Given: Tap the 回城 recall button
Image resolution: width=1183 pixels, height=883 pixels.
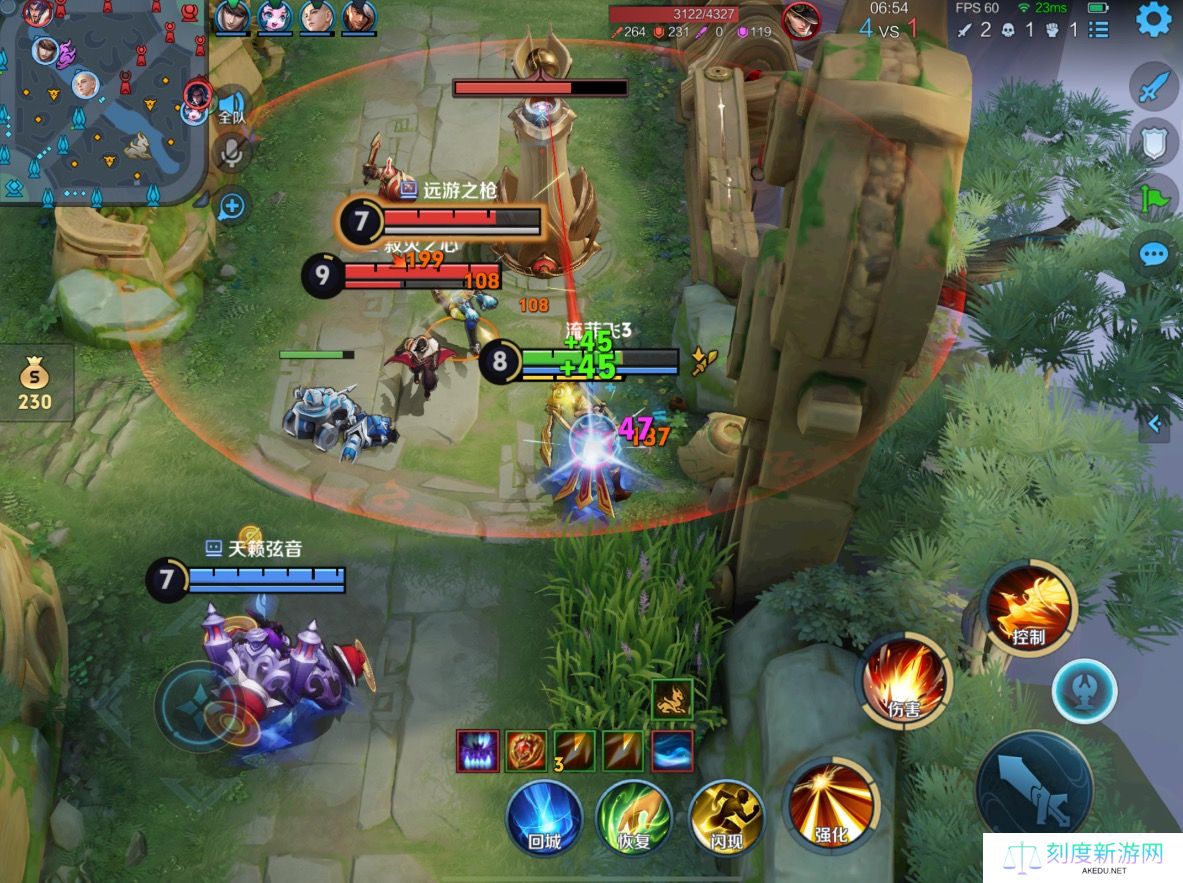Looking at the screenshot, I should (545, 818).
